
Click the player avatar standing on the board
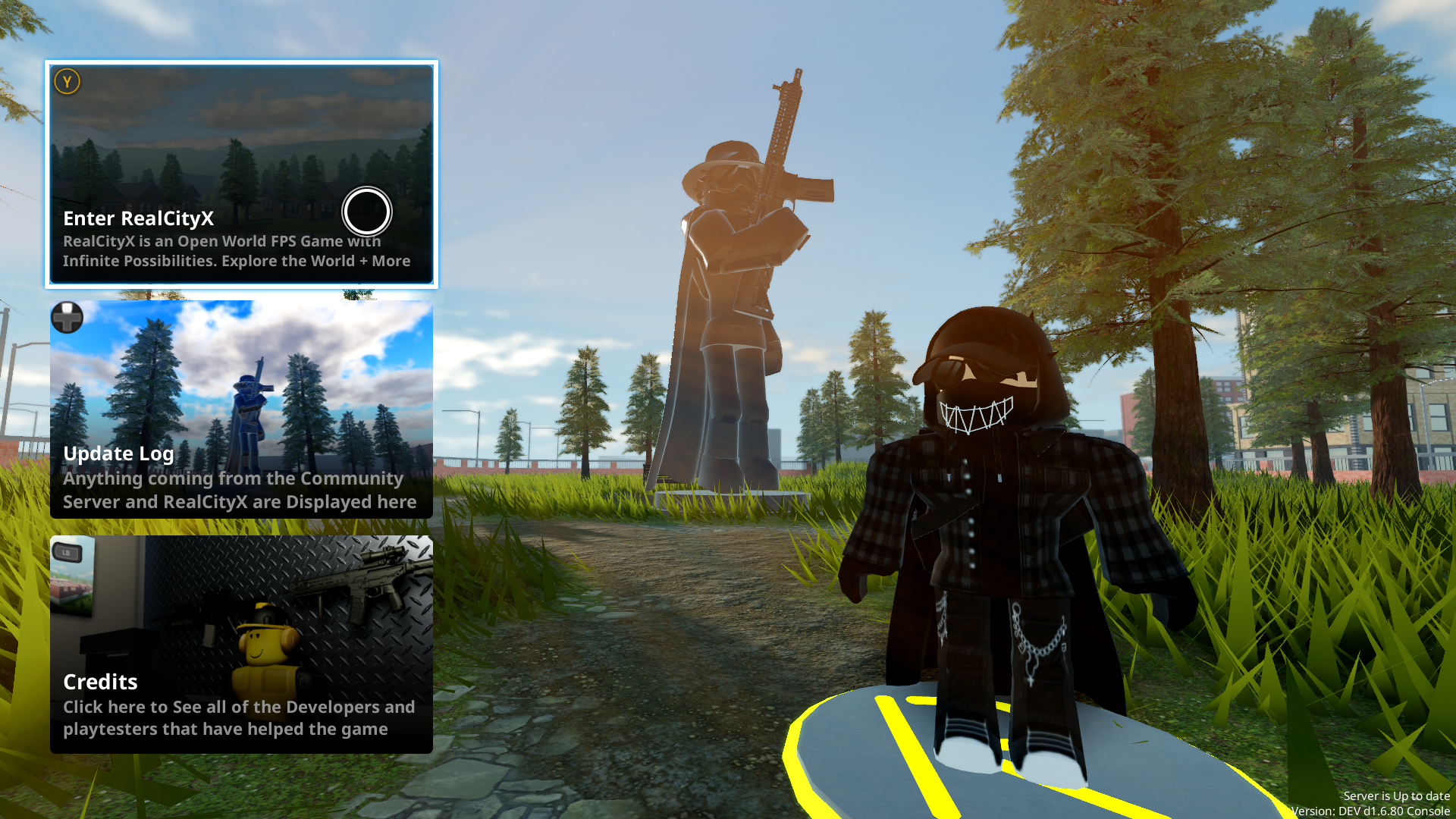(986, 531)
